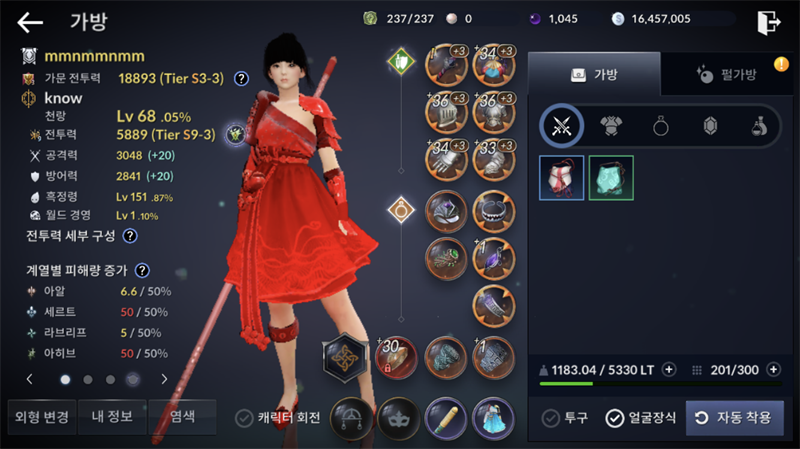
Task: Filter the bag by armor category
Action: point(610,126)
